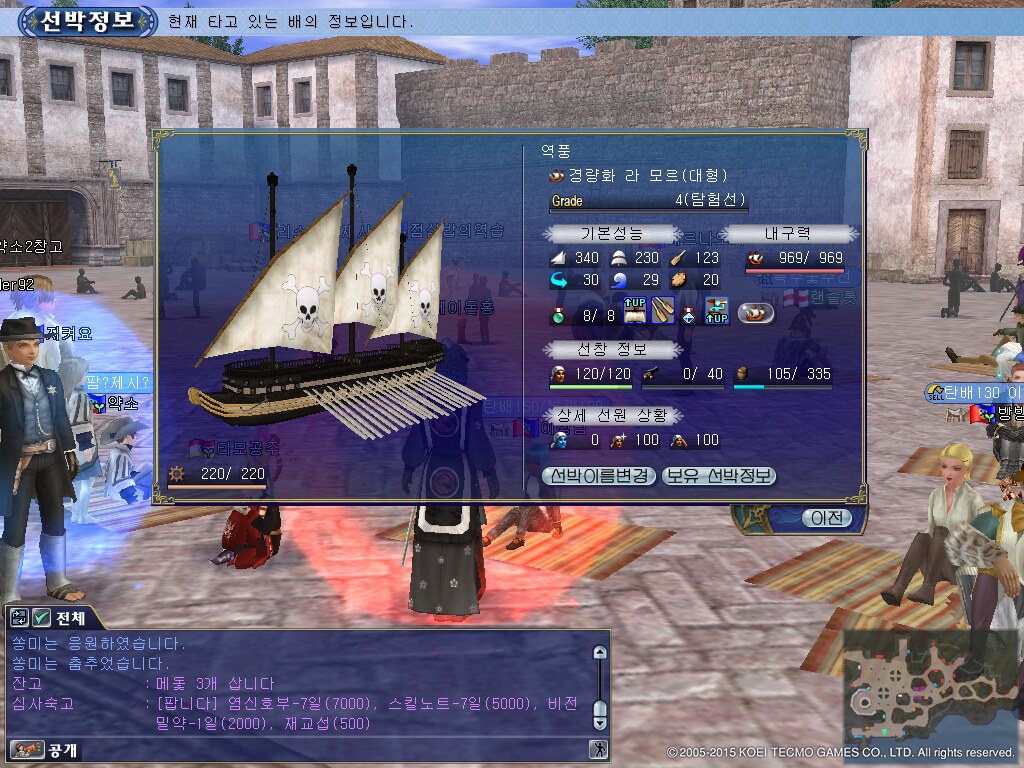This screenshot has width=1024, height=768.
Task: Go back with the 이전 button
Action: coord(827,518)
